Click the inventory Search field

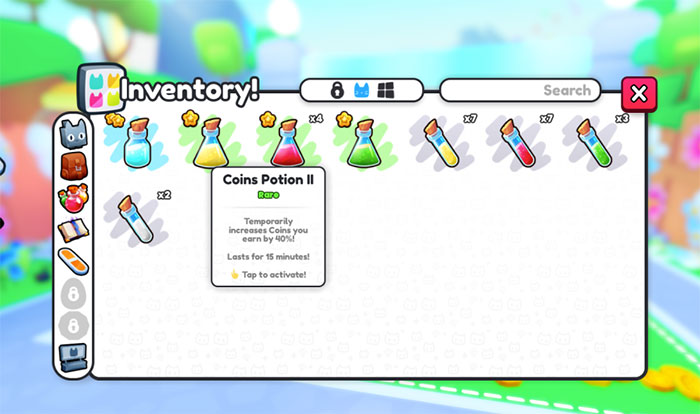pyautogui.click(x=520, y=91)
